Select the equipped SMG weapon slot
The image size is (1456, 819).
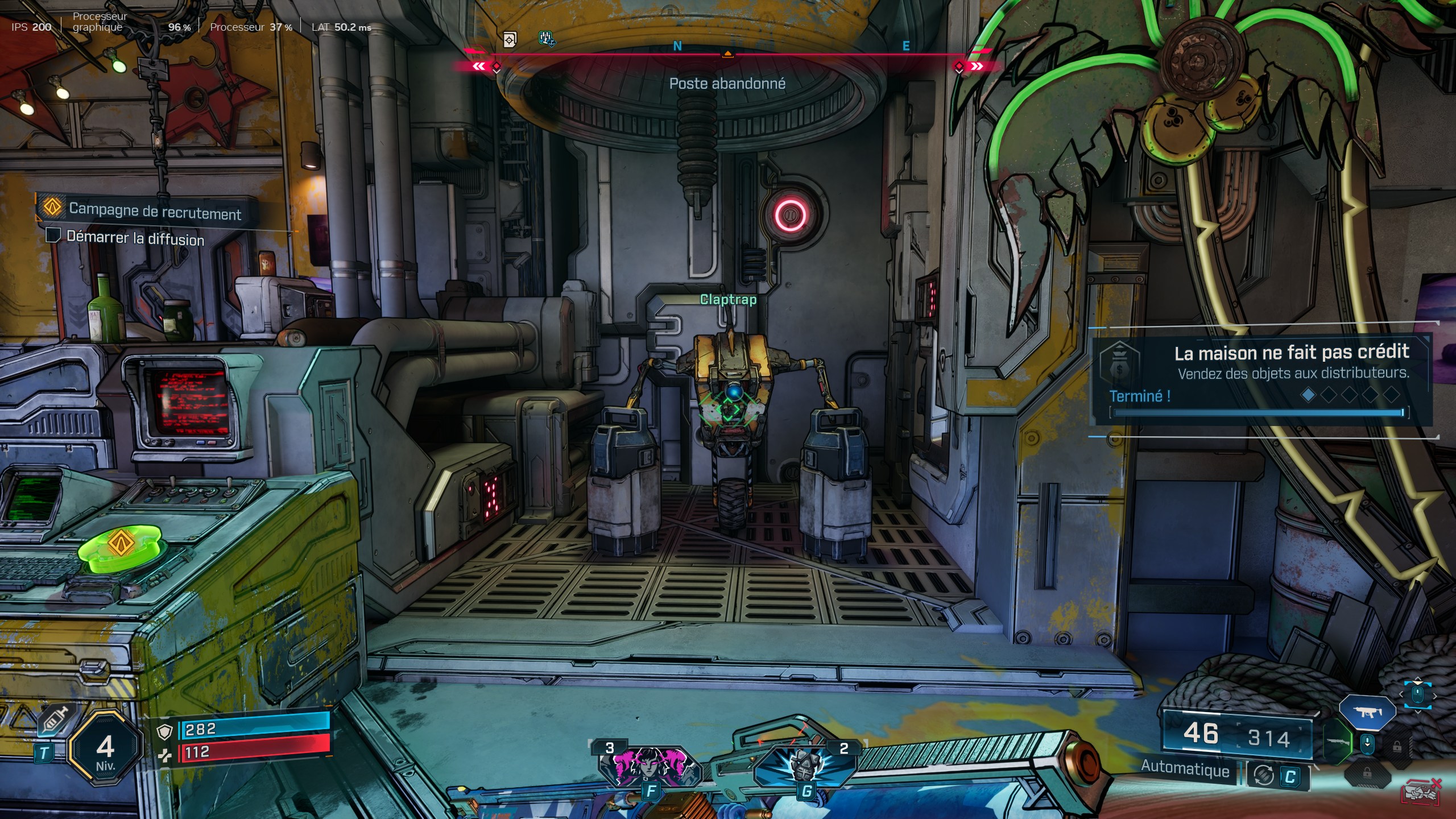tap(1367, 712)
